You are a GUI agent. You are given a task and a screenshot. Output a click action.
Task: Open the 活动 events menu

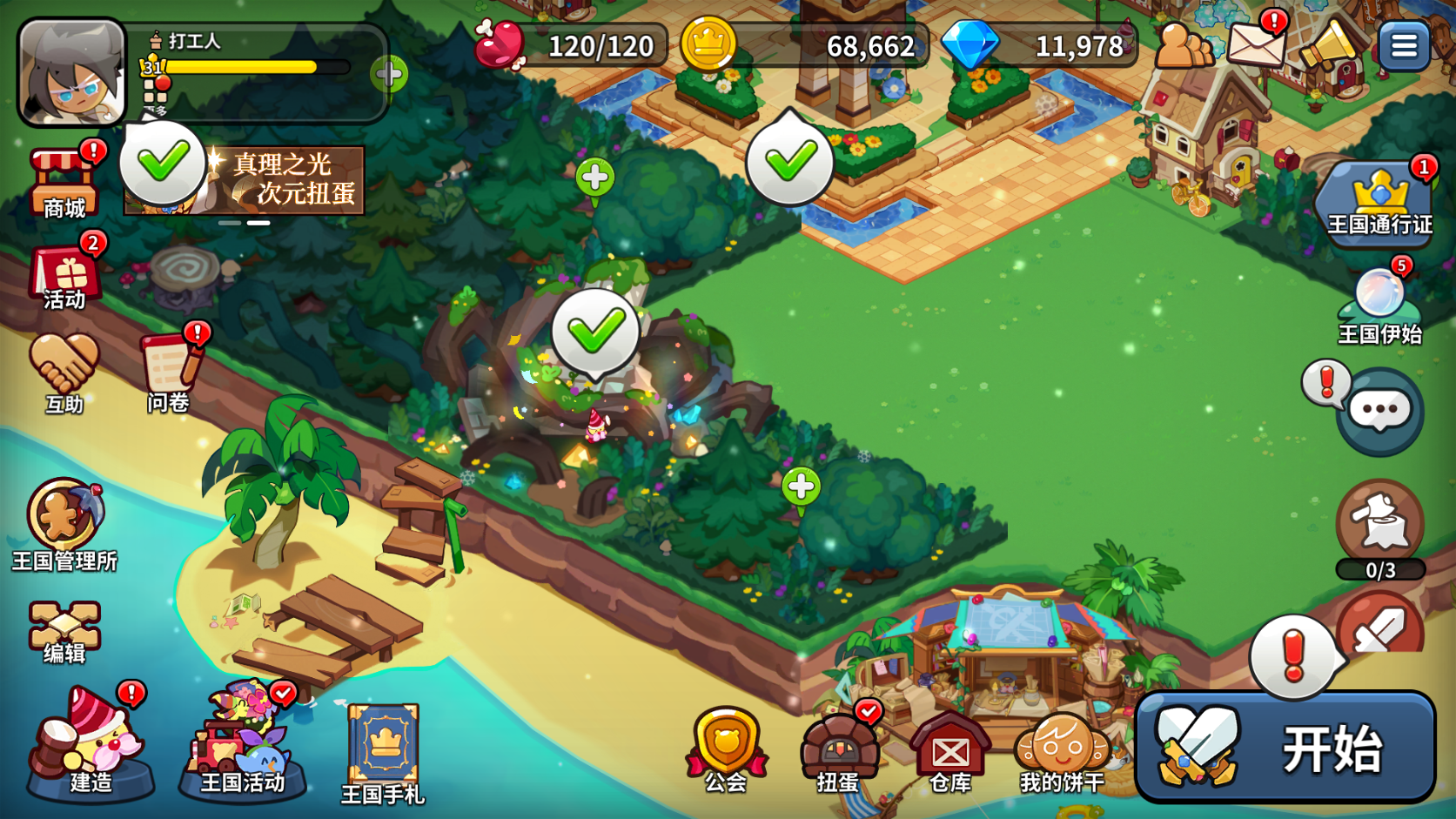click(x=65, y=279)
